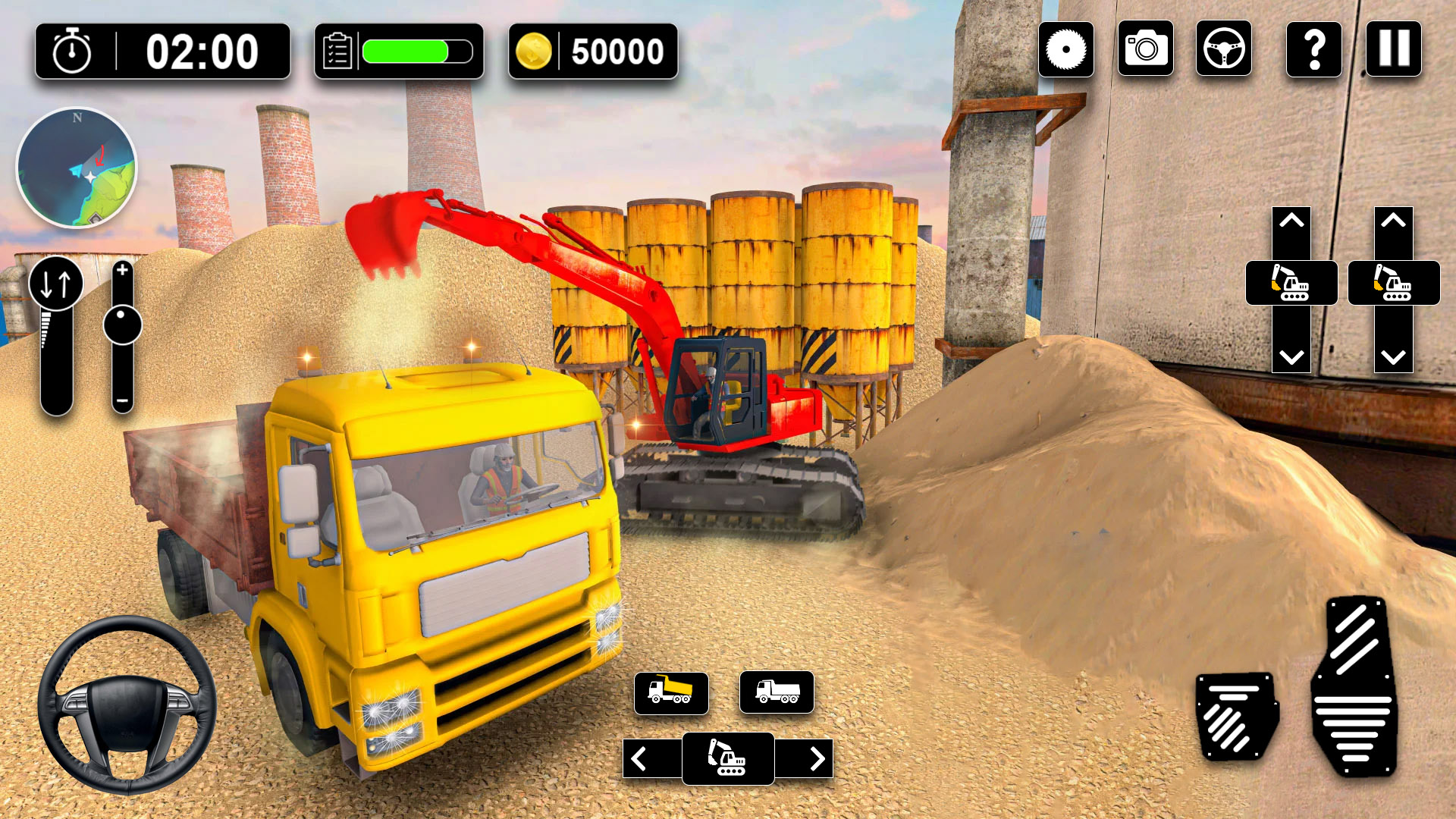The height and width of the screenshot is (819, 1456).
Task: Switch gears using the up-down gear lever toggle
Action: coord(55,284)
